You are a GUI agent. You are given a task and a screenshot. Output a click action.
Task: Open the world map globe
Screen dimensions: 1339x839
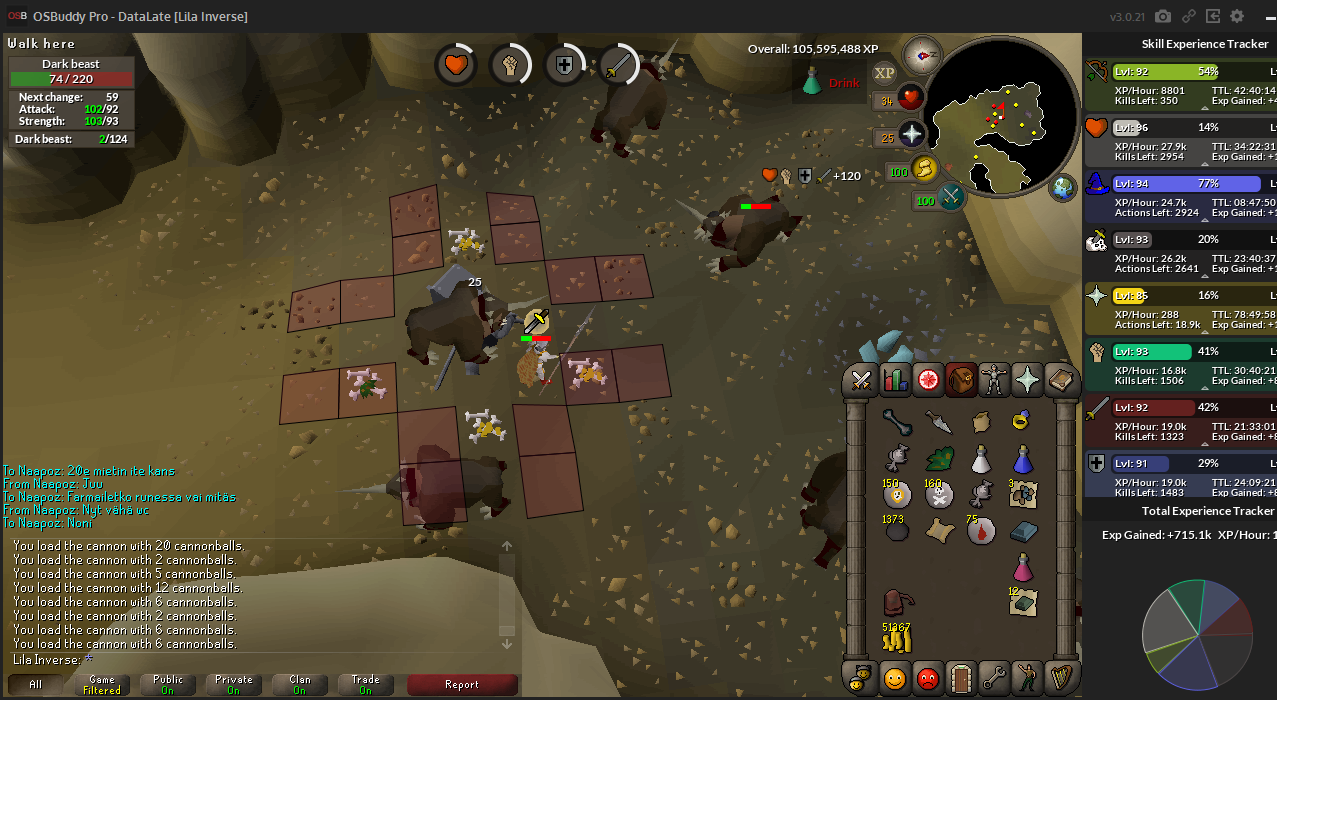(1062, 187)
